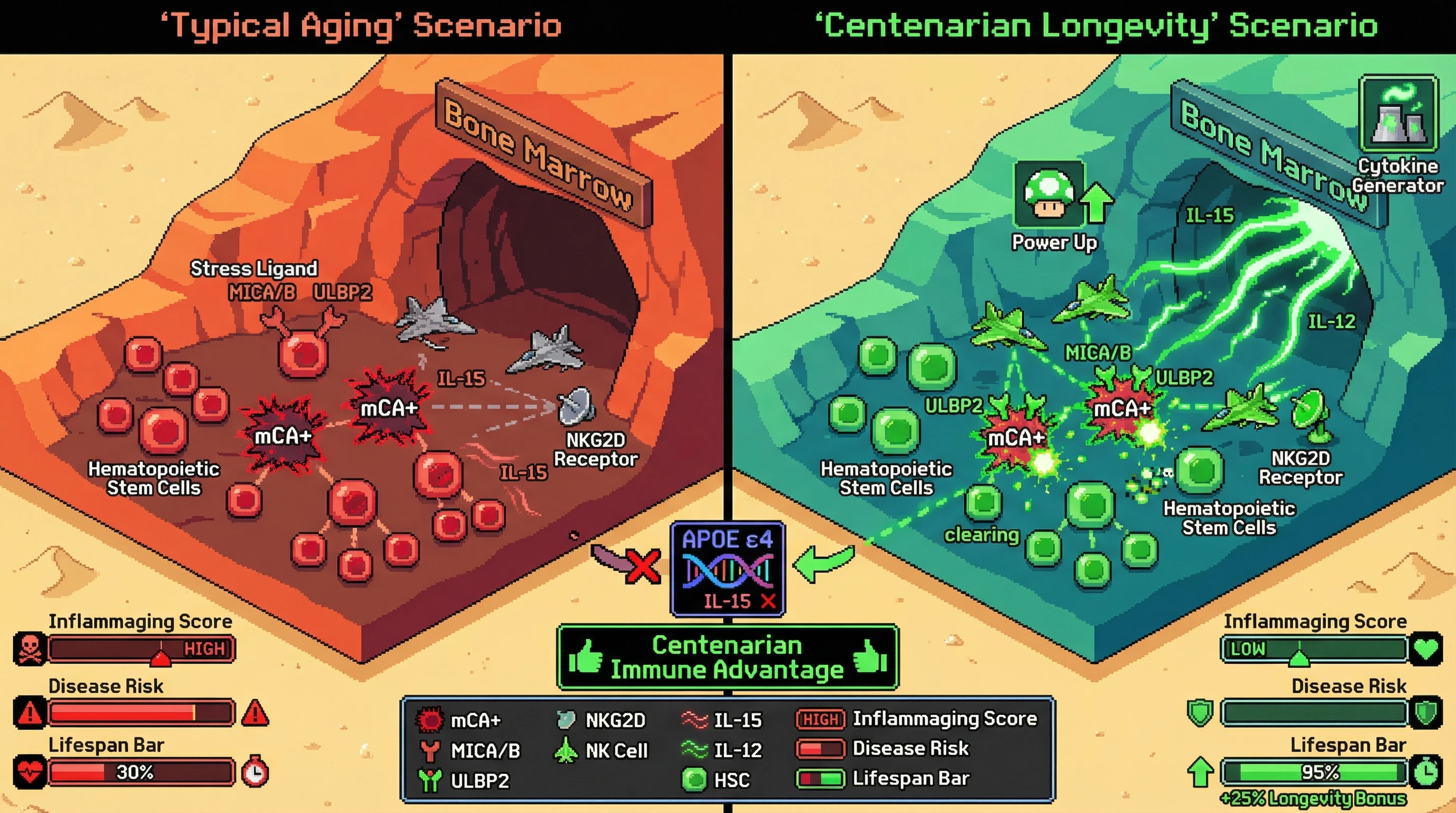Select the green heart icon beside Inflammaging Score
The width and height of the screenshot is (1456, 813).
tap(1425, 648)
